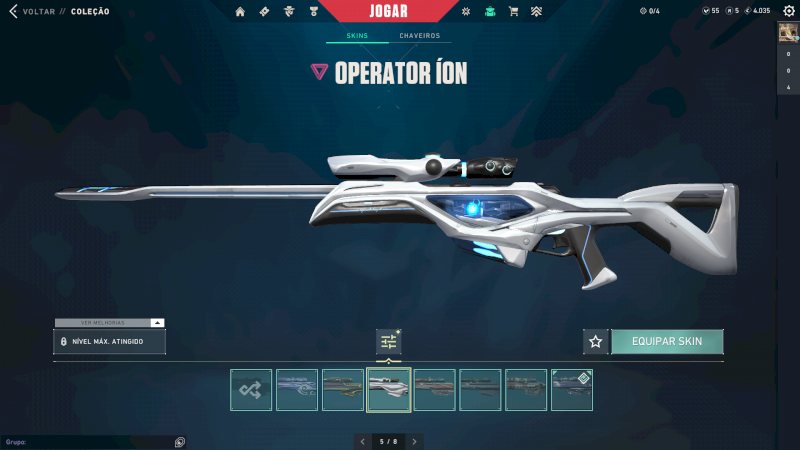This screenshot has width=800, height=450.
Task: Open the home icon in top navigation
Action: (x=240, y=12)
